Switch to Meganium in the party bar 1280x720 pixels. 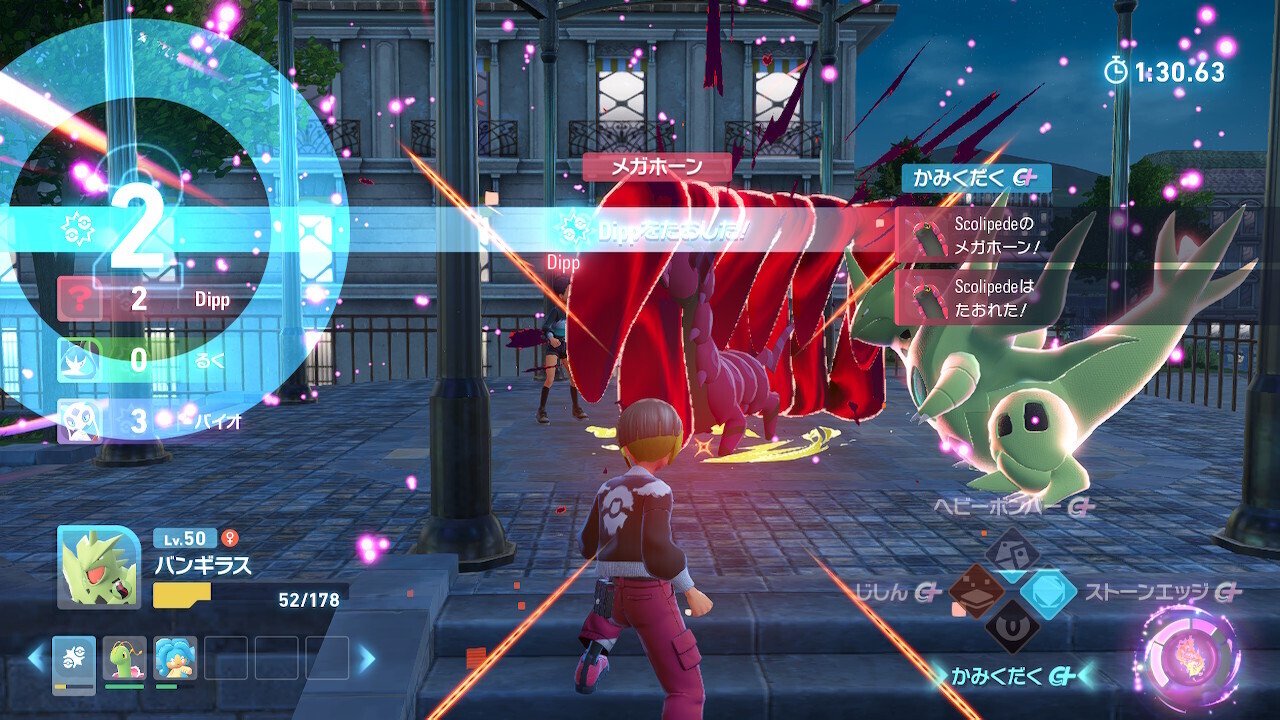pyautogui.click(x=124, y=658)
